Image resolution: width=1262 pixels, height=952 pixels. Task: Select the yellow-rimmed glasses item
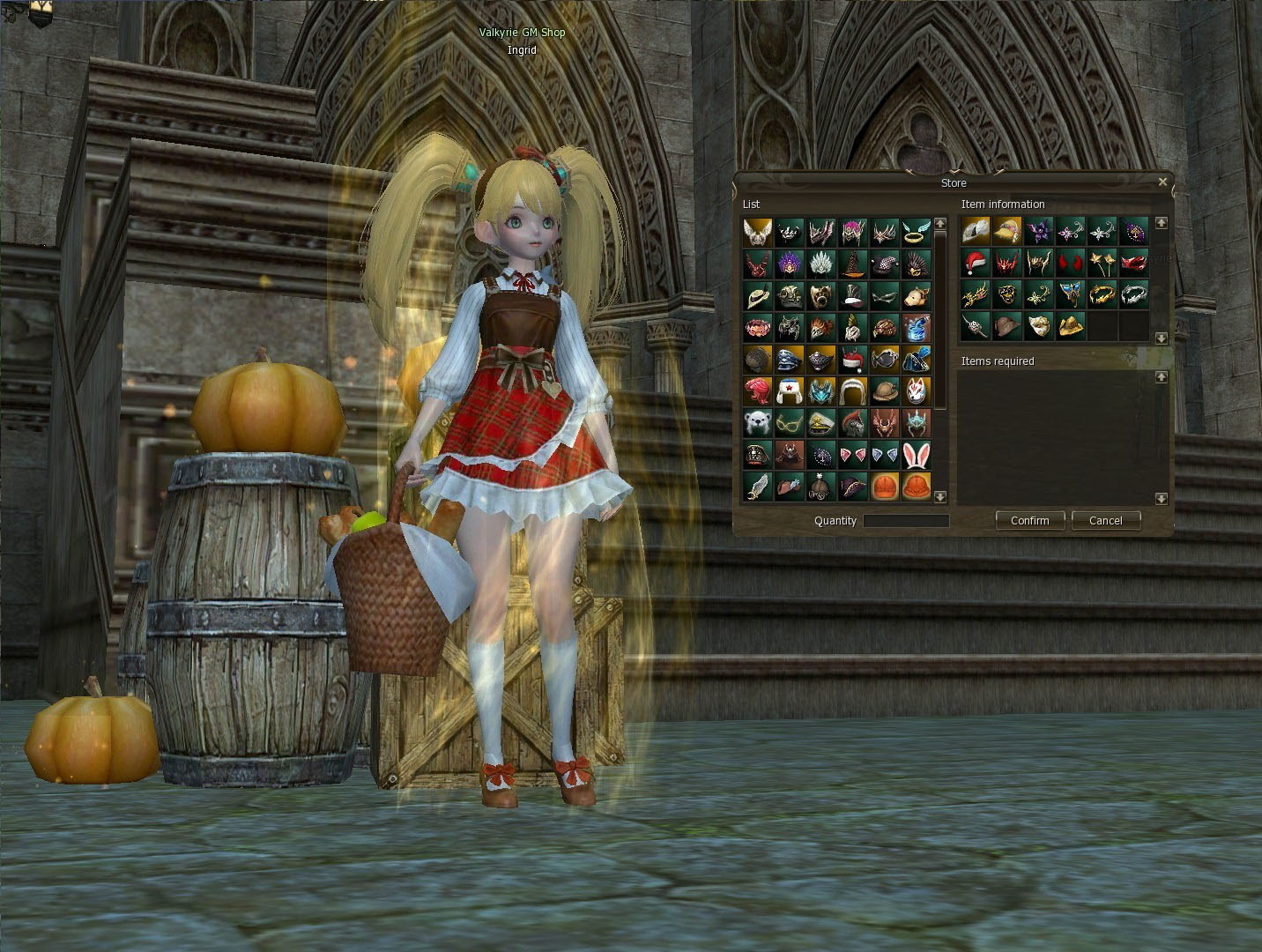point(790,423)
